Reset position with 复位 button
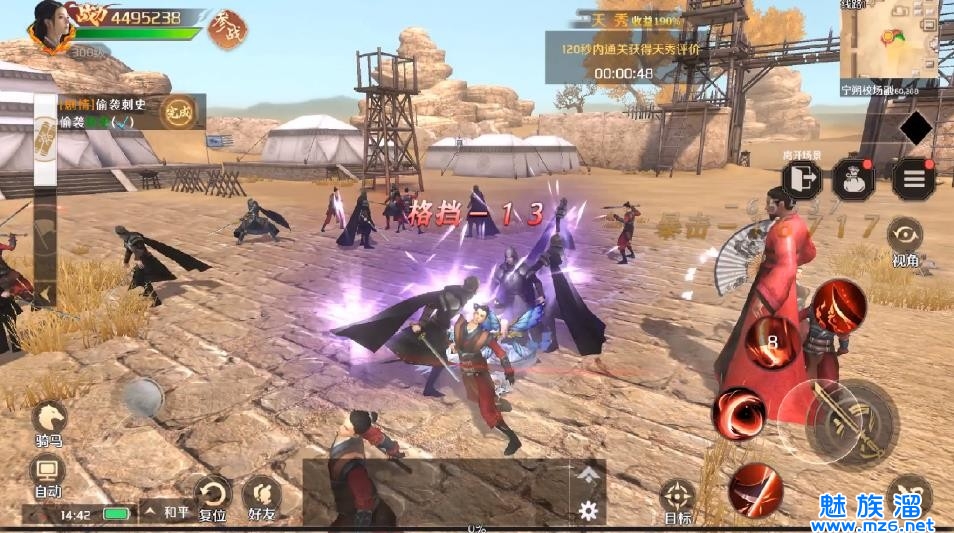The height and width of the screenshot is (533, 954). [x=212, y=497]
